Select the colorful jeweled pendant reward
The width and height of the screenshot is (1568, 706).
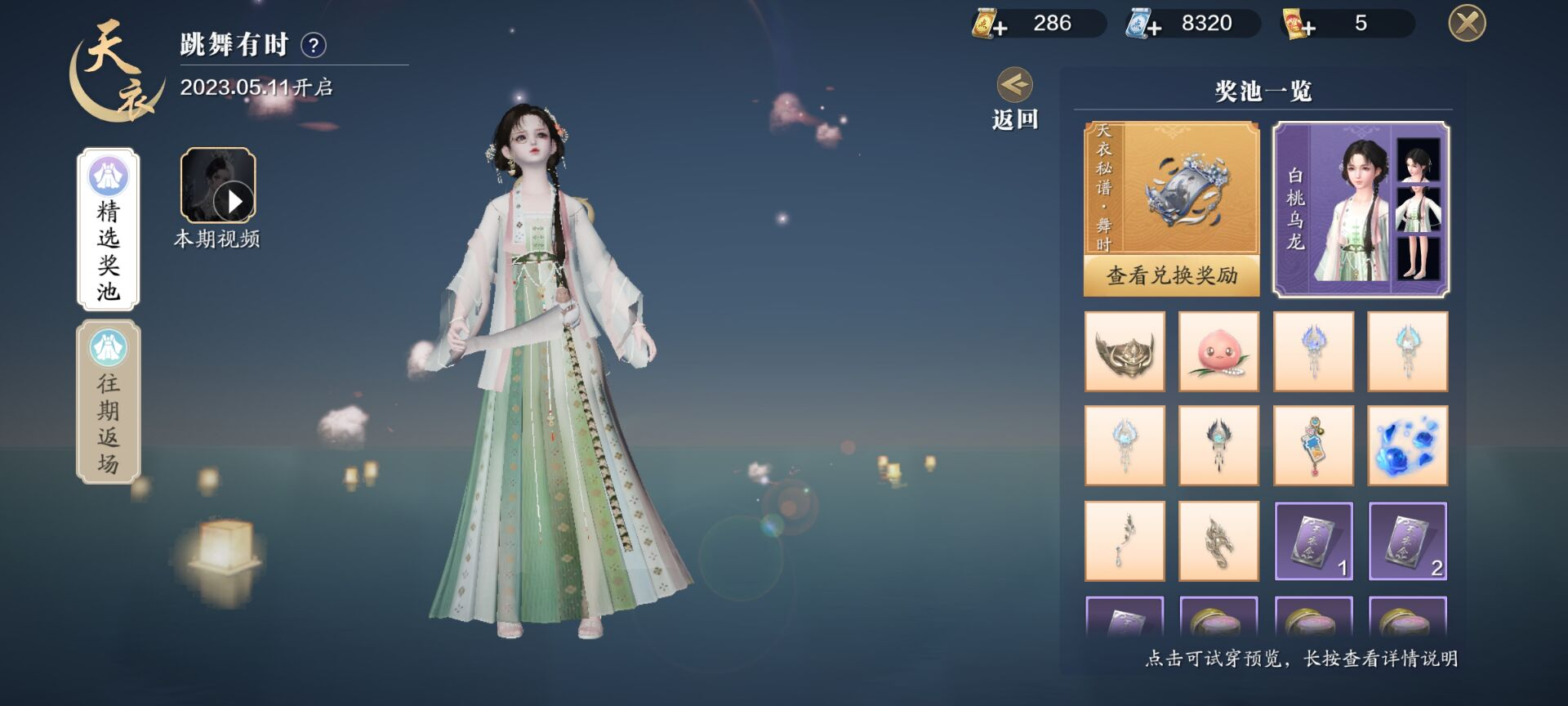tap(1313, 446)
